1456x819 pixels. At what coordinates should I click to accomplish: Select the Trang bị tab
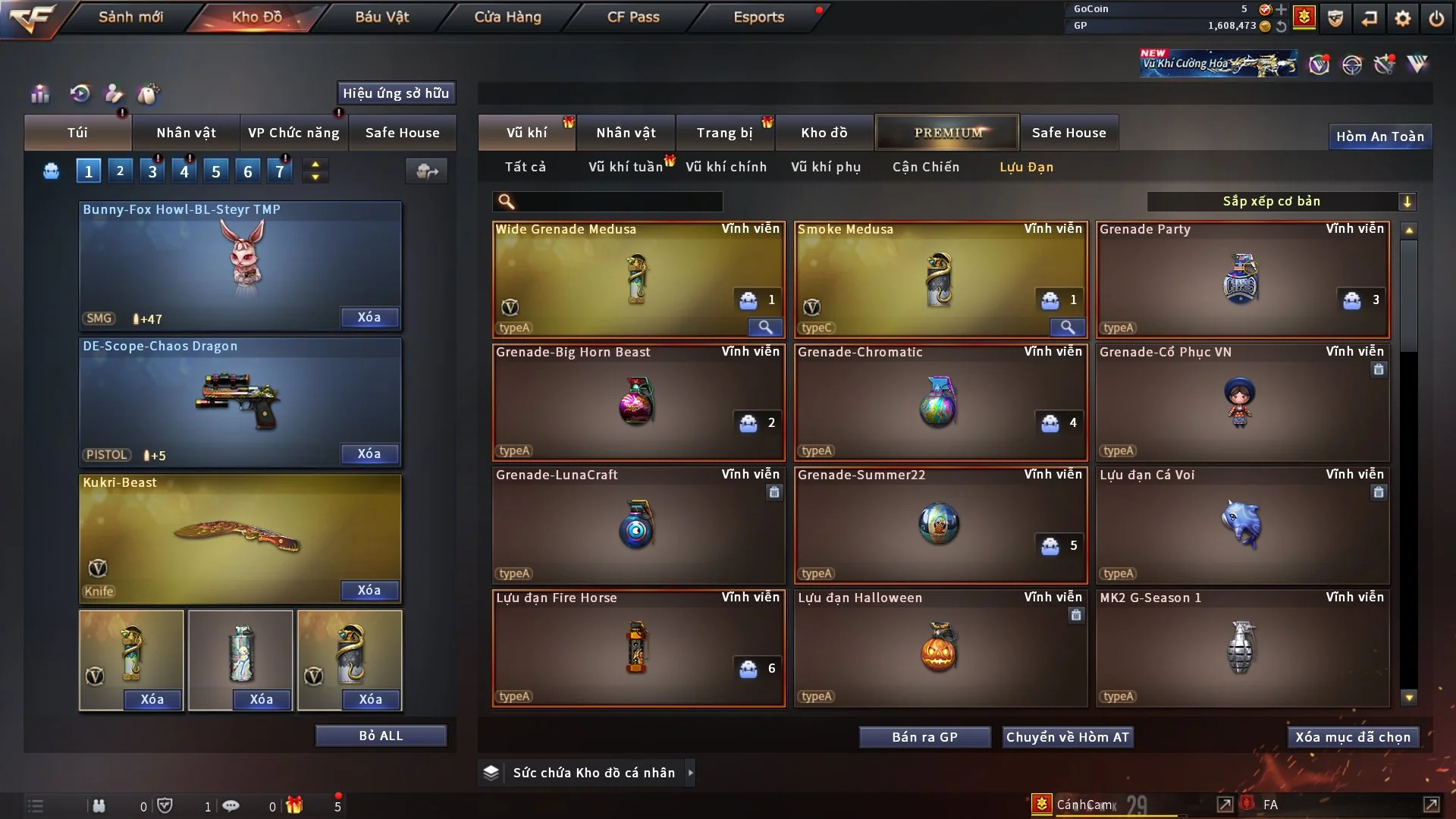click(x=724, y=133)
